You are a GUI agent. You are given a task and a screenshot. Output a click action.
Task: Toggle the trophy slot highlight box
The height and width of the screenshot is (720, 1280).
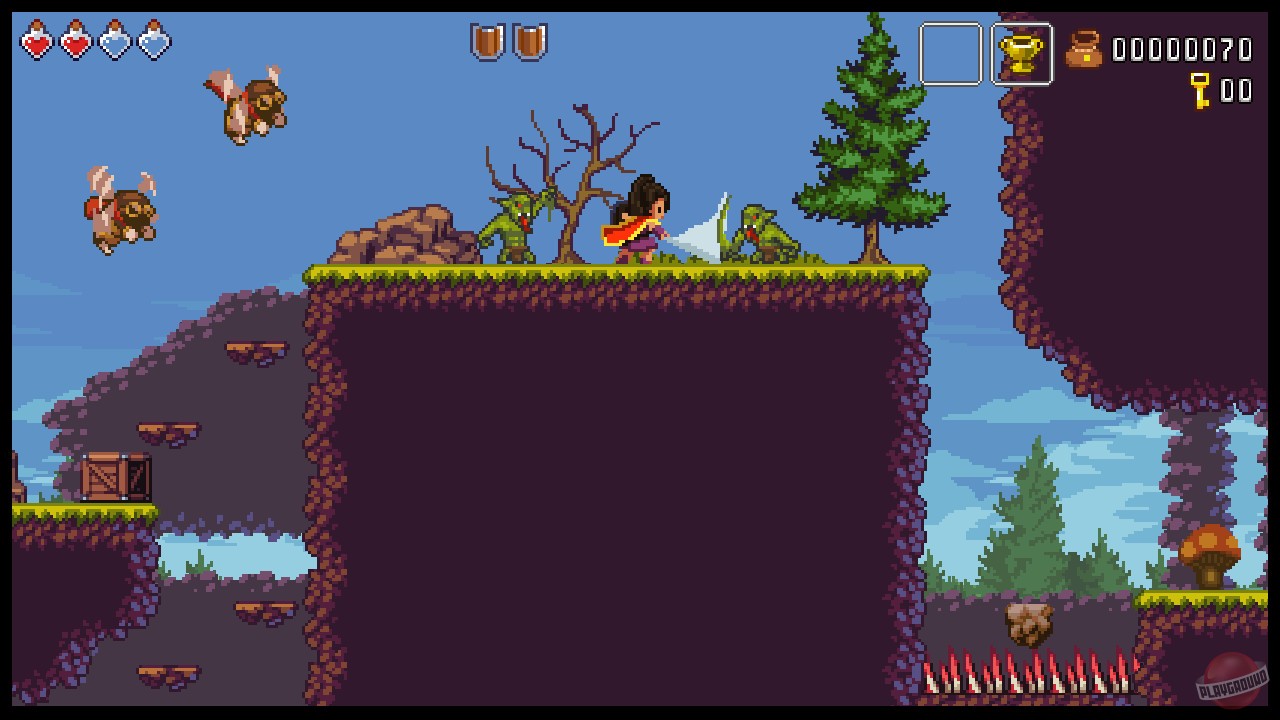(1023, 55)
